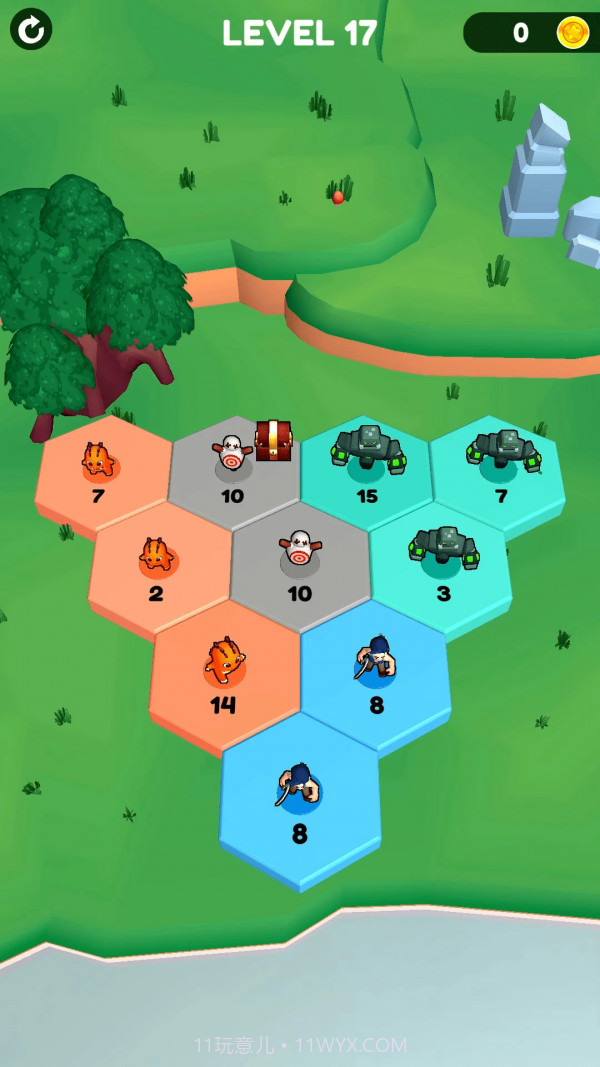600x1067 pixels.
Task: Select the orange fox tile numbered 2
Action: click(158, 567)
